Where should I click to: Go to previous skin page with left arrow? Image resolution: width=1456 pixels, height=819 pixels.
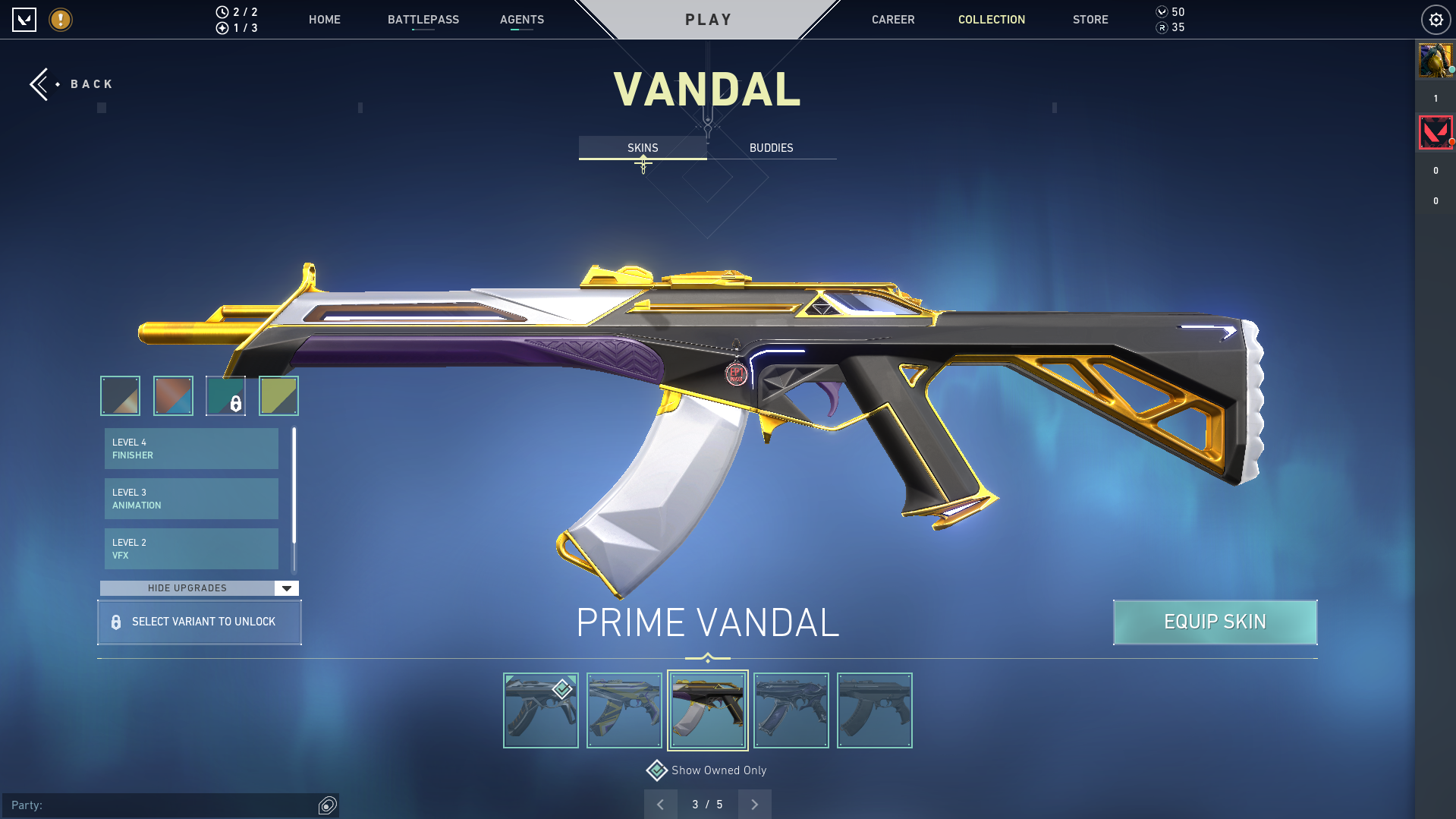tap(661, 804)
